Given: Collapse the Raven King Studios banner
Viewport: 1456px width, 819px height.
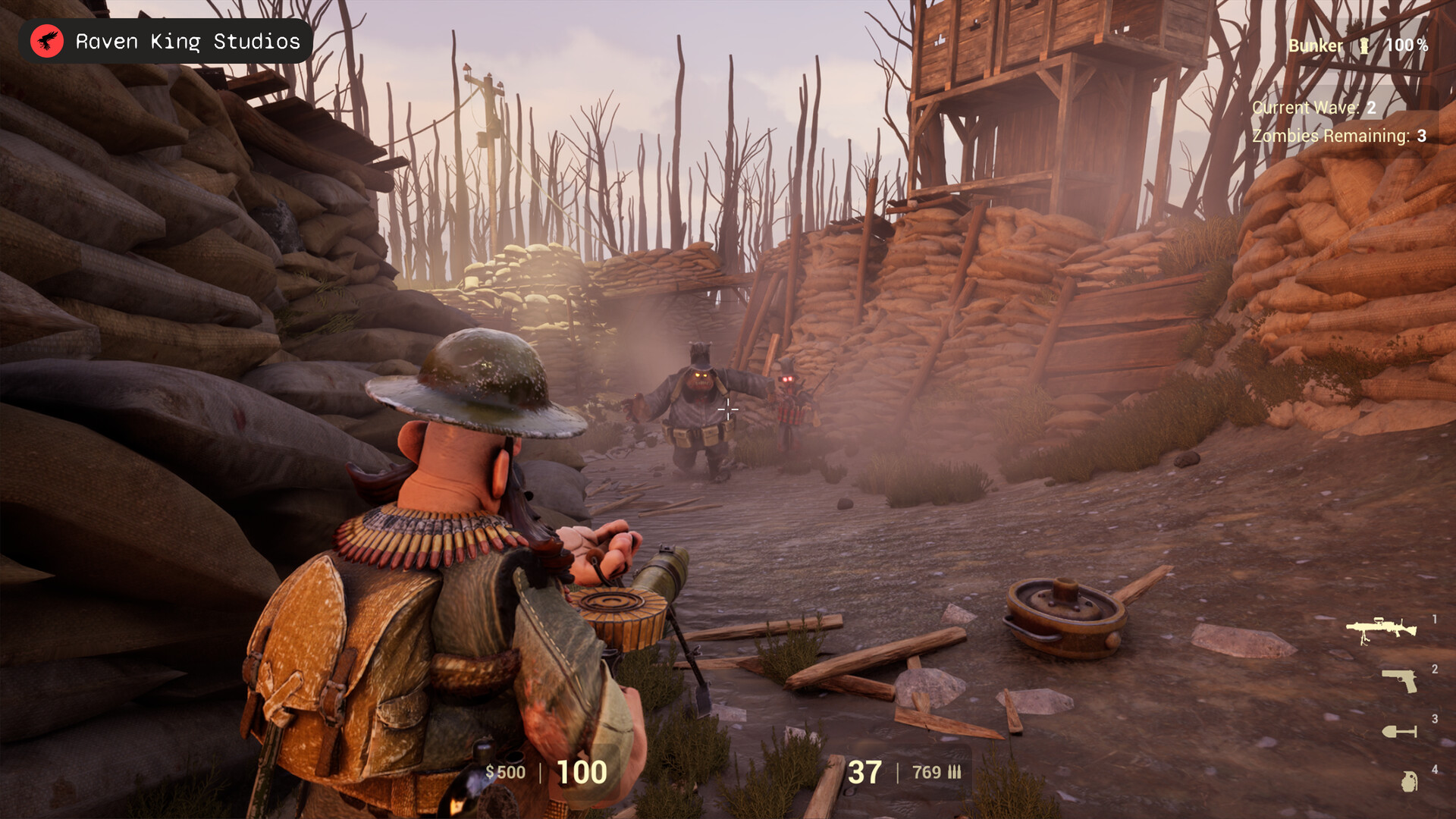Looking at the screenshot, I should click(x=163, y=41).
